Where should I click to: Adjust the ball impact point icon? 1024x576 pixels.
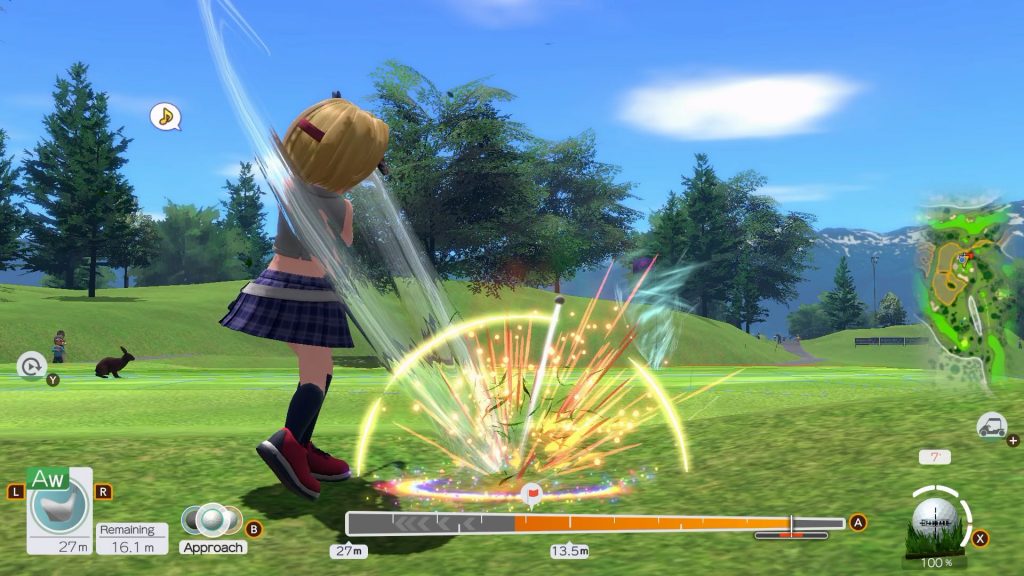coord(935,520)
